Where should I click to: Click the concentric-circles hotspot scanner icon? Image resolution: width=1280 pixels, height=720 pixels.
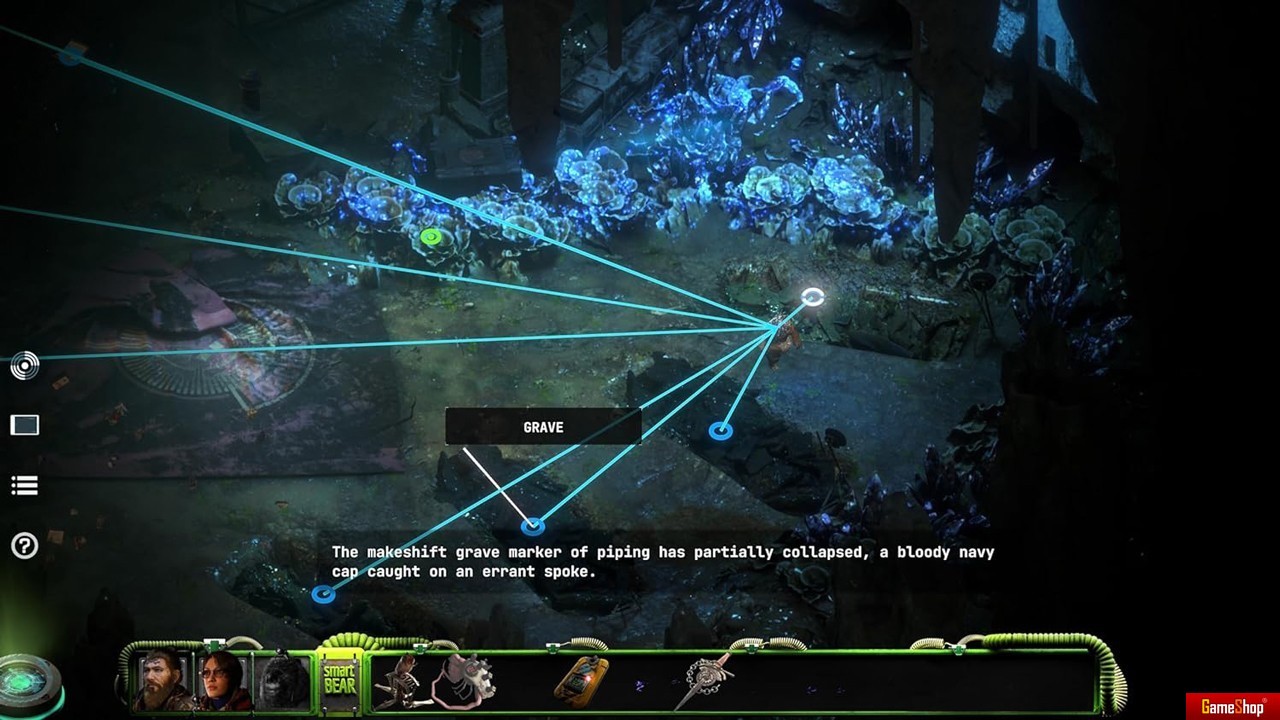25,366
